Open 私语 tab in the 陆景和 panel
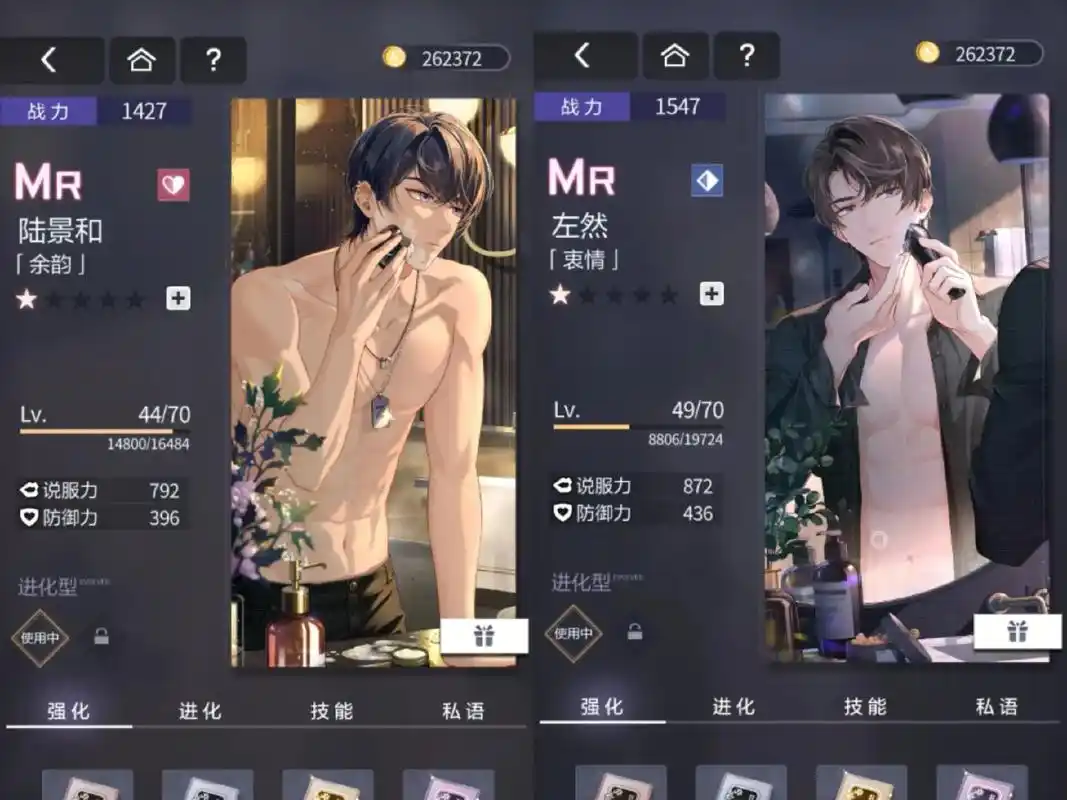This screenshot has height=800, width=1067. [463, 711]
